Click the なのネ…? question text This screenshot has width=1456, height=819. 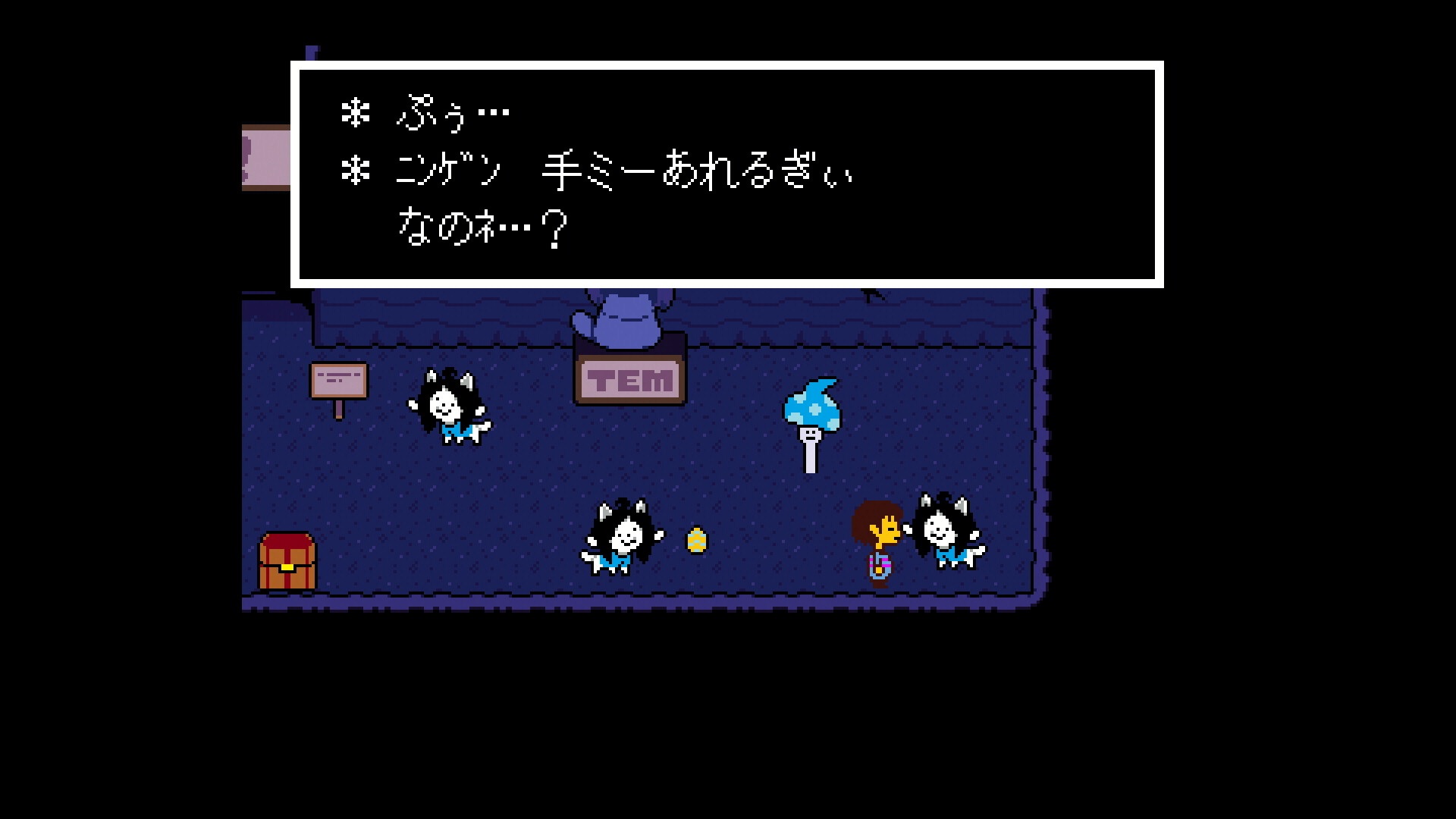coord(478,227)
